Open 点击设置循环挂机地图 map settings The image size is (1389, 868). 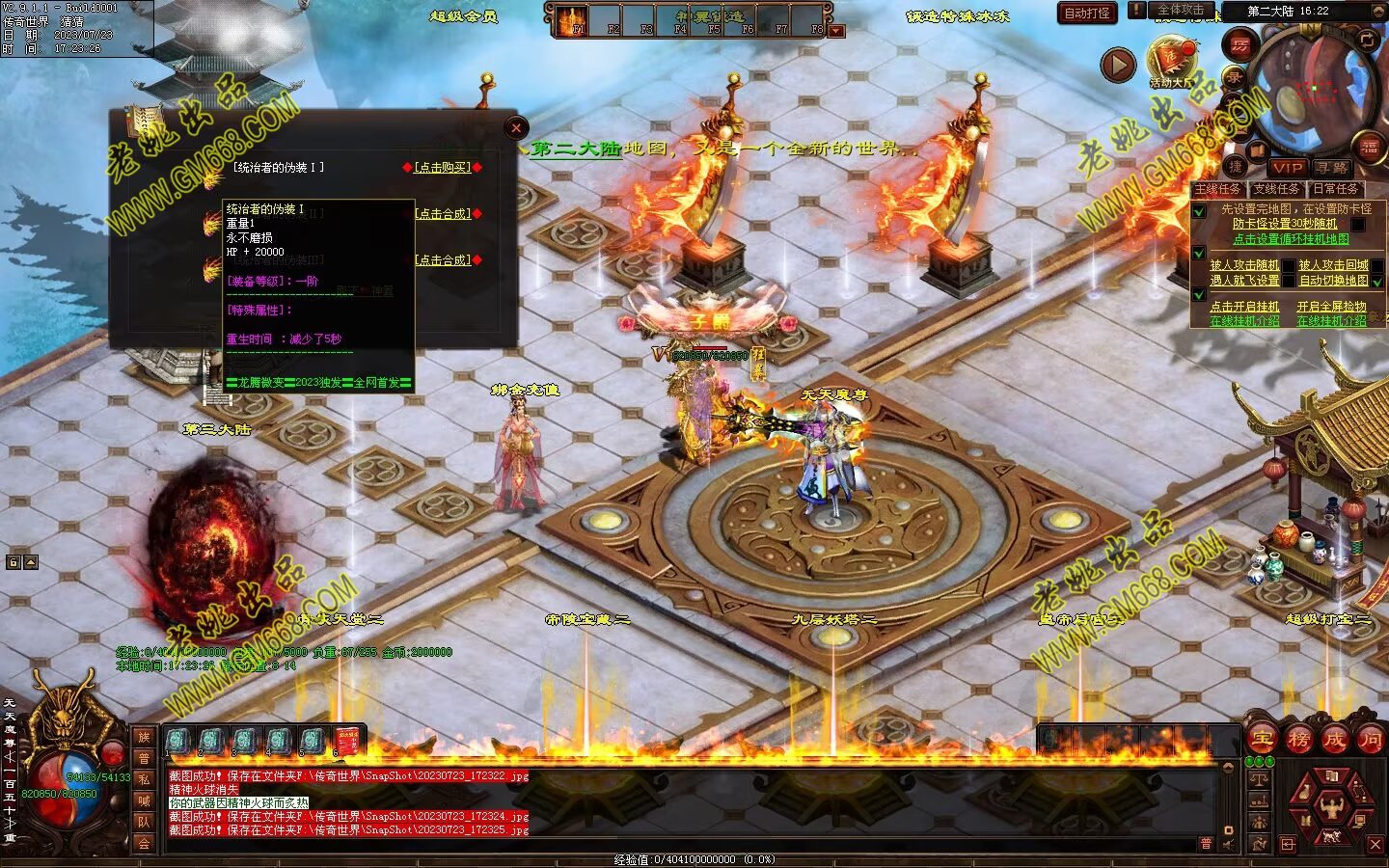coord(1291,239)
